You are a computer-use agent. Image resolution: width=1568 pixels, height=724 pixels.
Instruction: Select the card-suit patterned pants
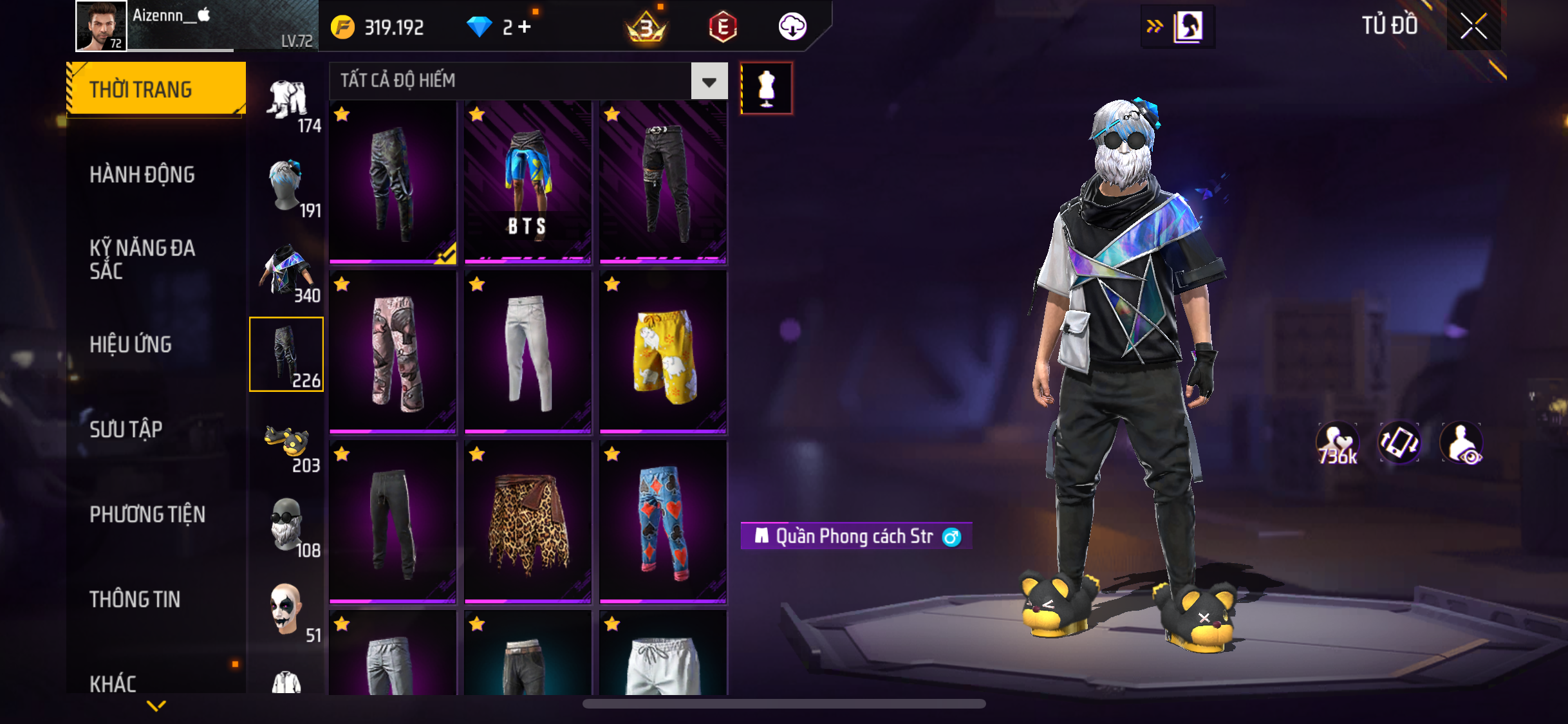point(662,522)
